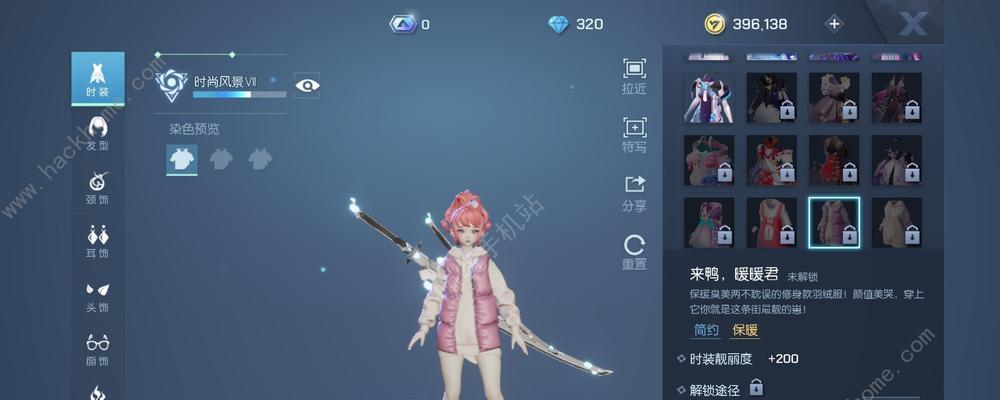Zoom in with the 拉近 button
The image size is (1000, 400).
point(634,75)
